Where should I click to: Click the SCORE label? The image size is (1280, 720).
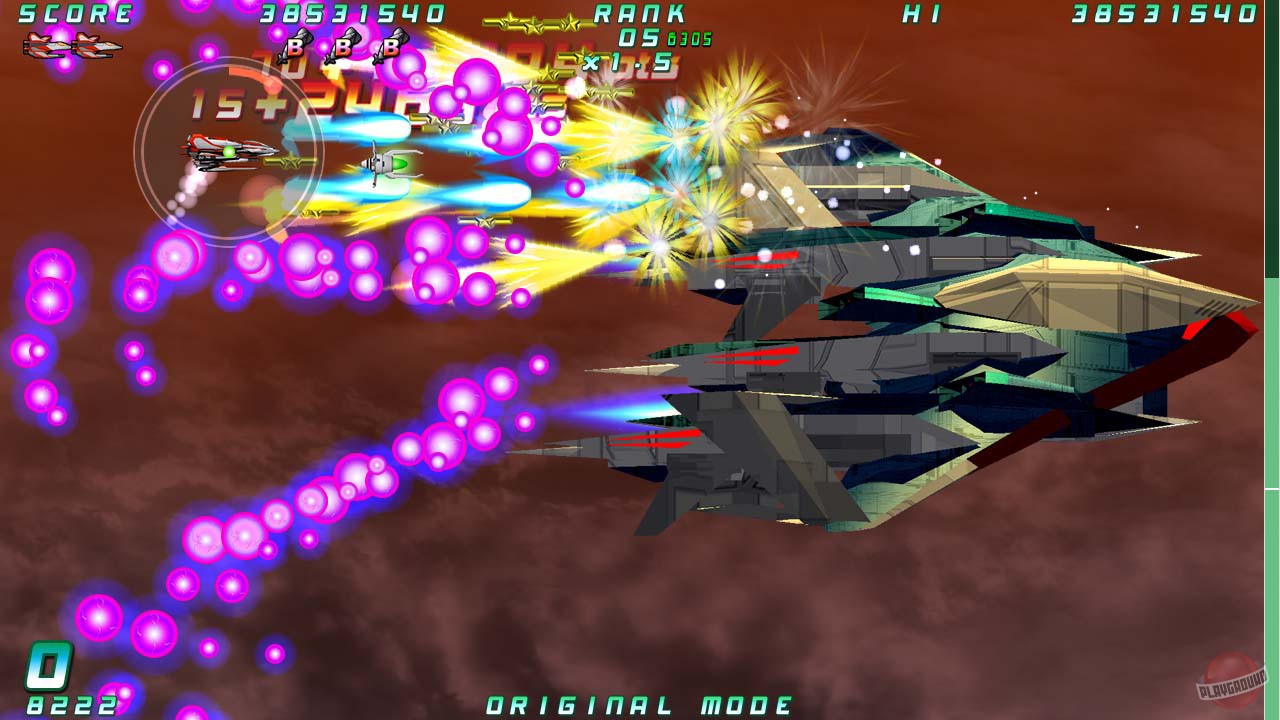click(75, 14)
